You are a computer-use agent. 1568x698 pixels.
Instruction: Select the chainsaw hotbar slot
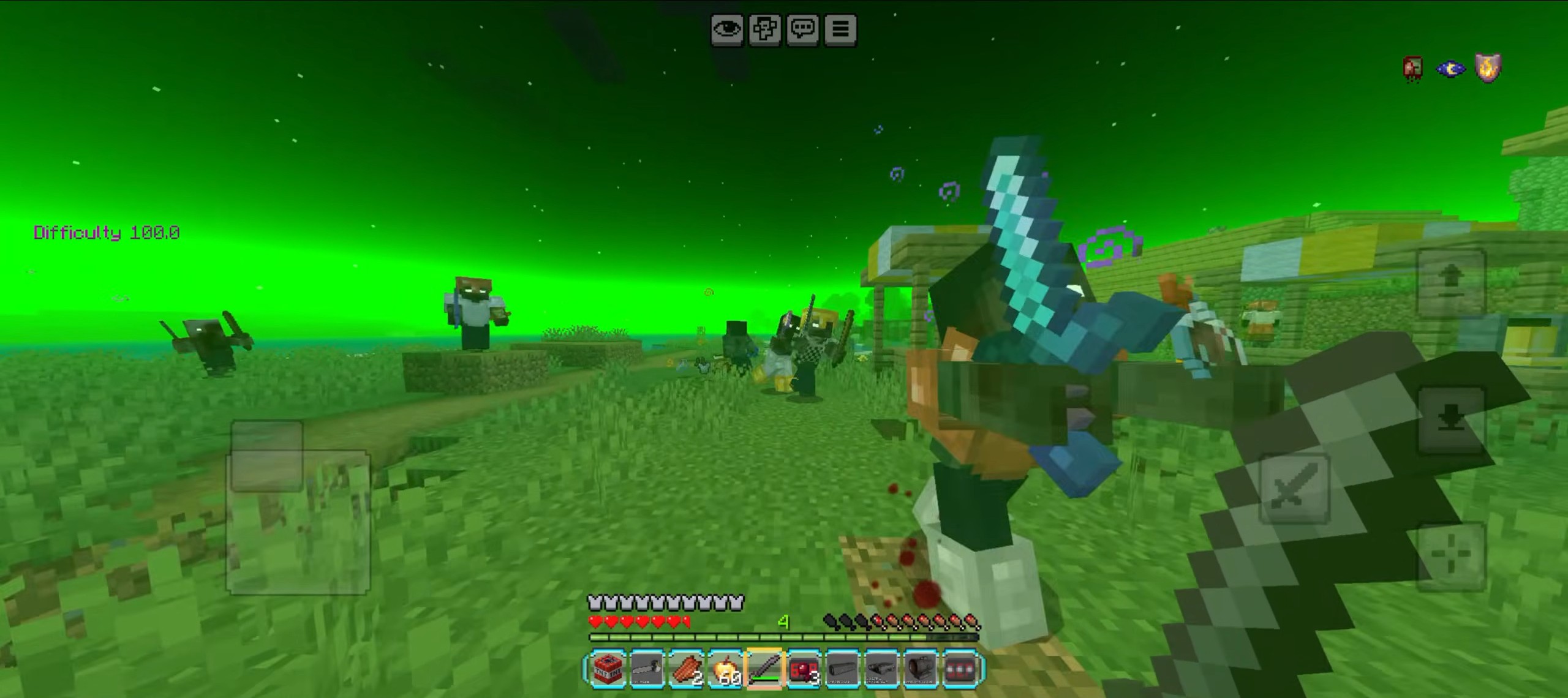click(647, 669)
